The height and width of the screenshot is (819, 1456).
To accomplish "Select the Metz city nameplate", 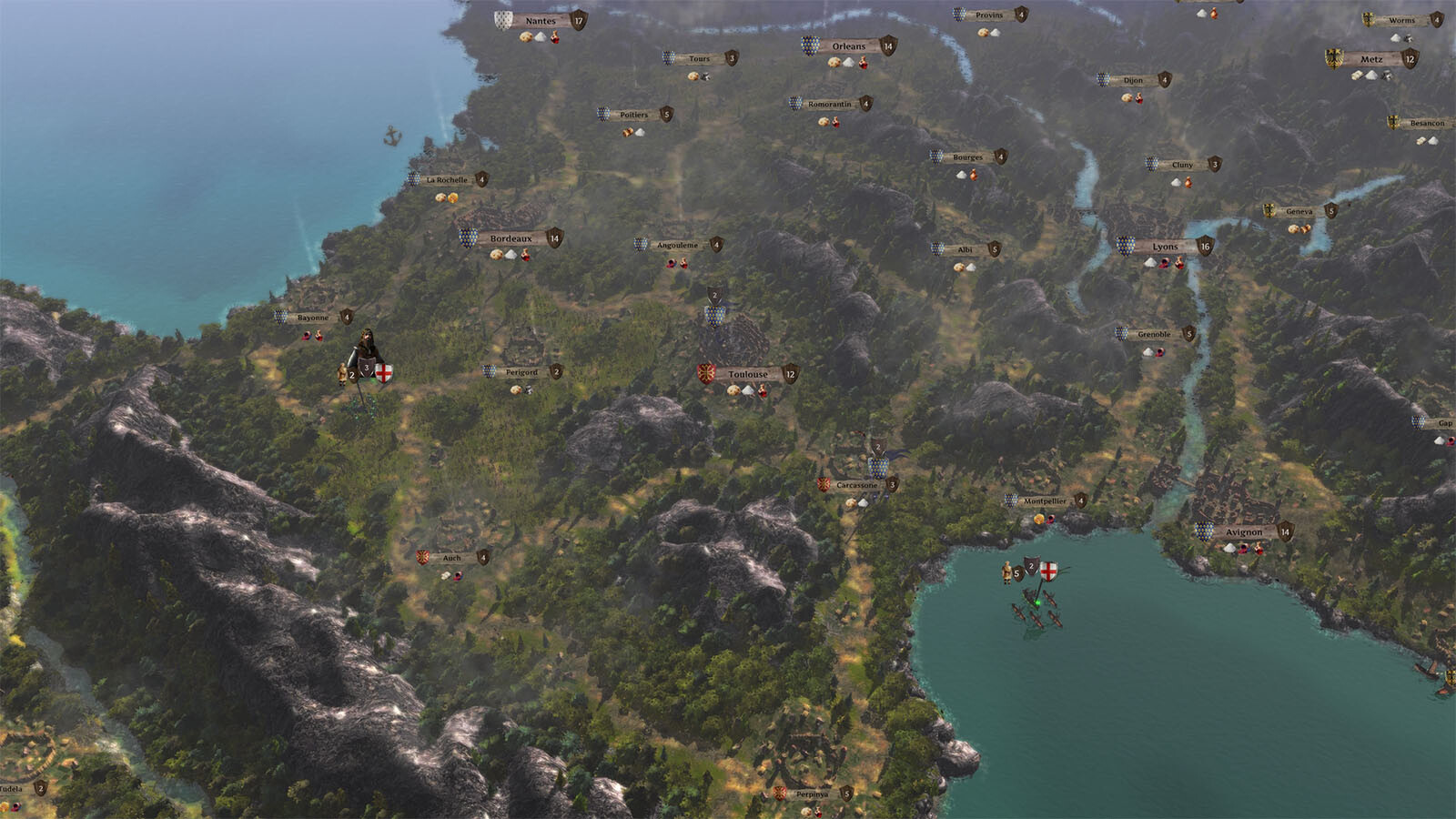I will [x=1371, y=60].
